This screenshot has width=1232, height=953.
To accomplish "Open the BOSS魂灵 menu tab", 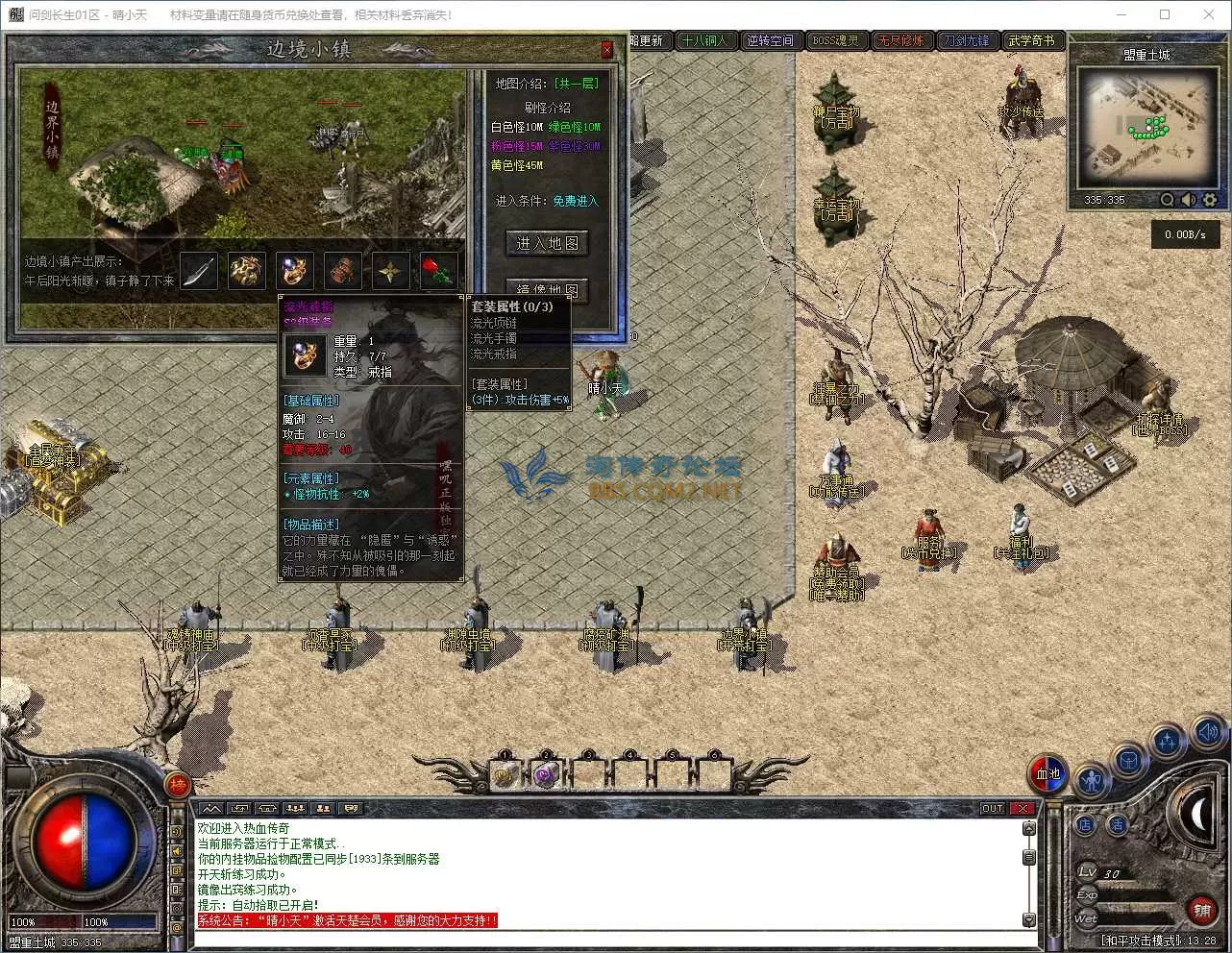I will tap(835, 40).
